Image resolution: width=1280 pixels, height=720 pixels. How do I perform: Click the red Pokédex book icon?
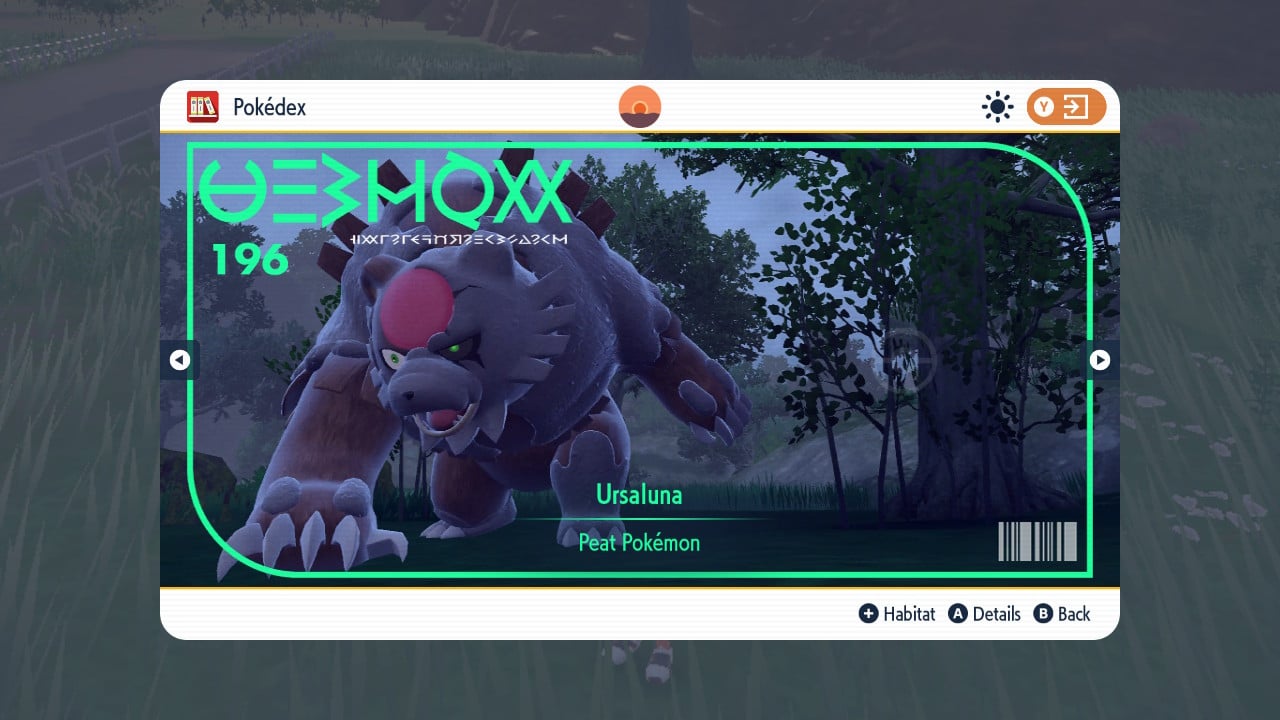203,107
